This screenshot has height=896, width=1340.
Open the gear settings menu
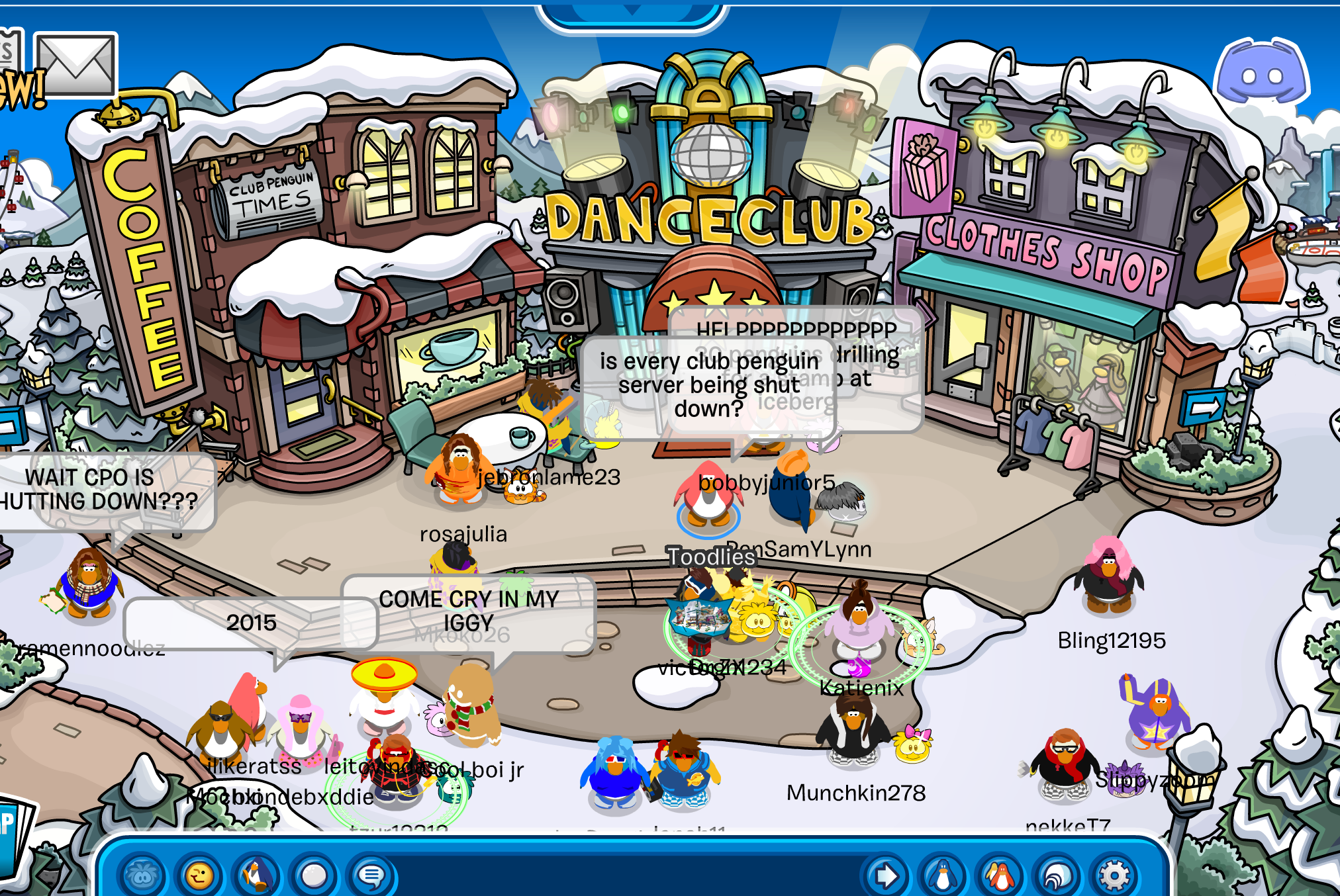click(1115, 876)
